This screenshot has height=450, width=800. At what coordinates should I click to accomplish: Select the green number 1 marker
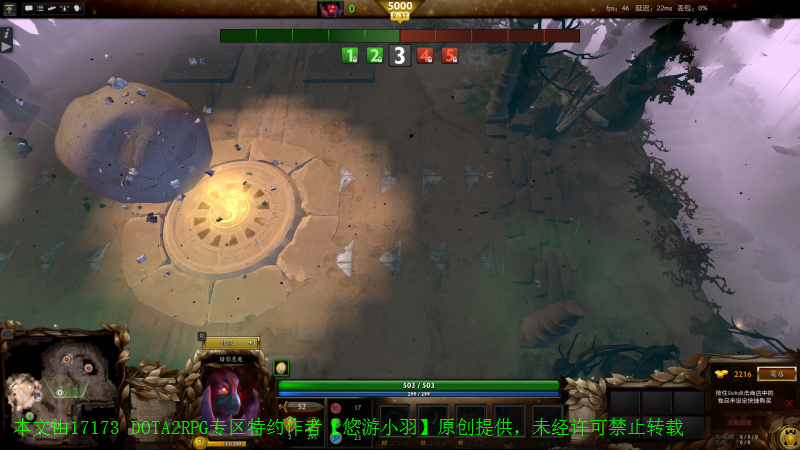[350, 56]
